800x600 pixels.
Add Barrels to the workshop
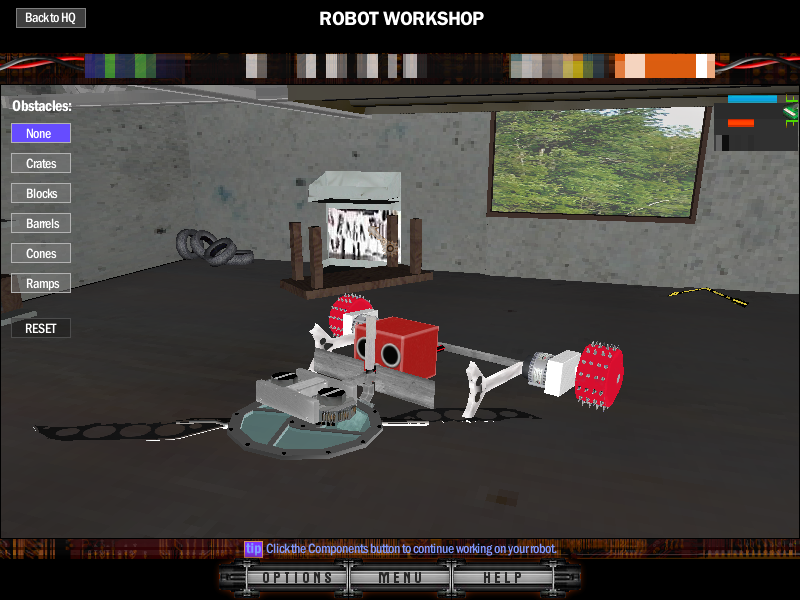[x=41, y=223]
